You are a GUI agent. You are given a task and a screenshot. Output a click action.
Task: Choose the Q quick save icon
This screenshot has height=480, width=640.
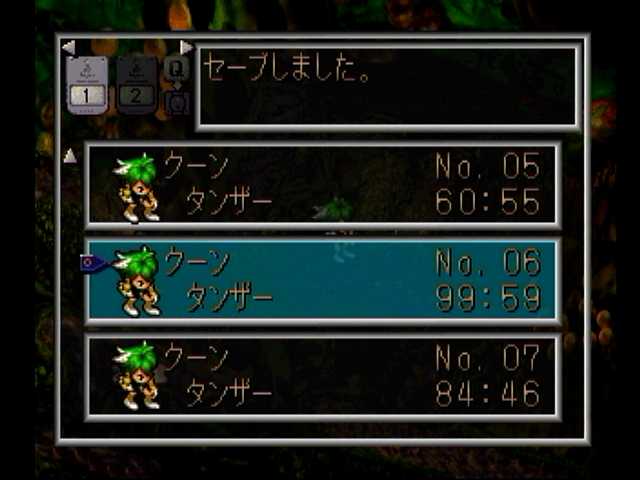[x=176, y=68]
